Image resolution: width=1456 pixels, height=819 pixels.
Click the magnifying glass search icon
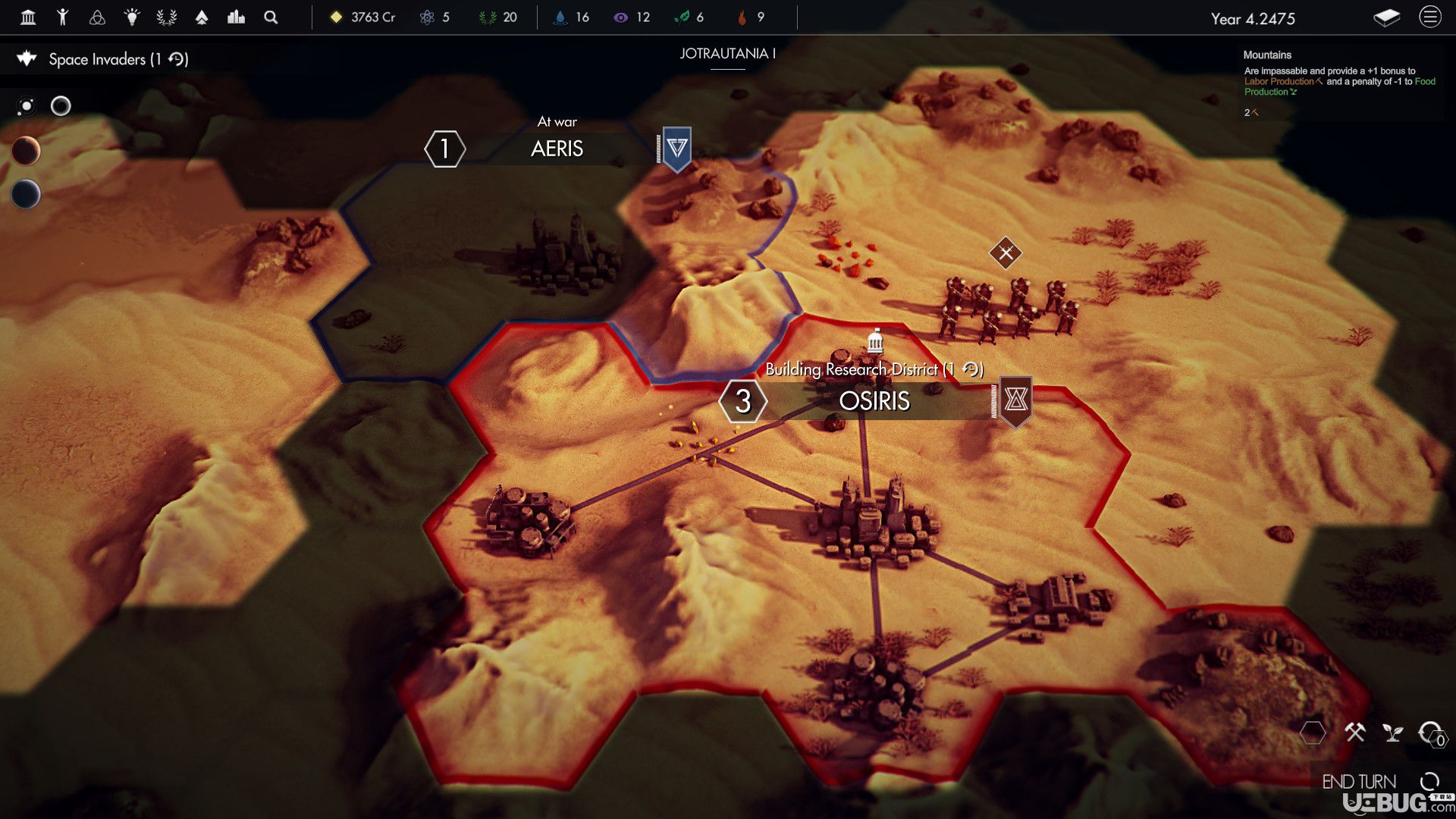(271, 17)
